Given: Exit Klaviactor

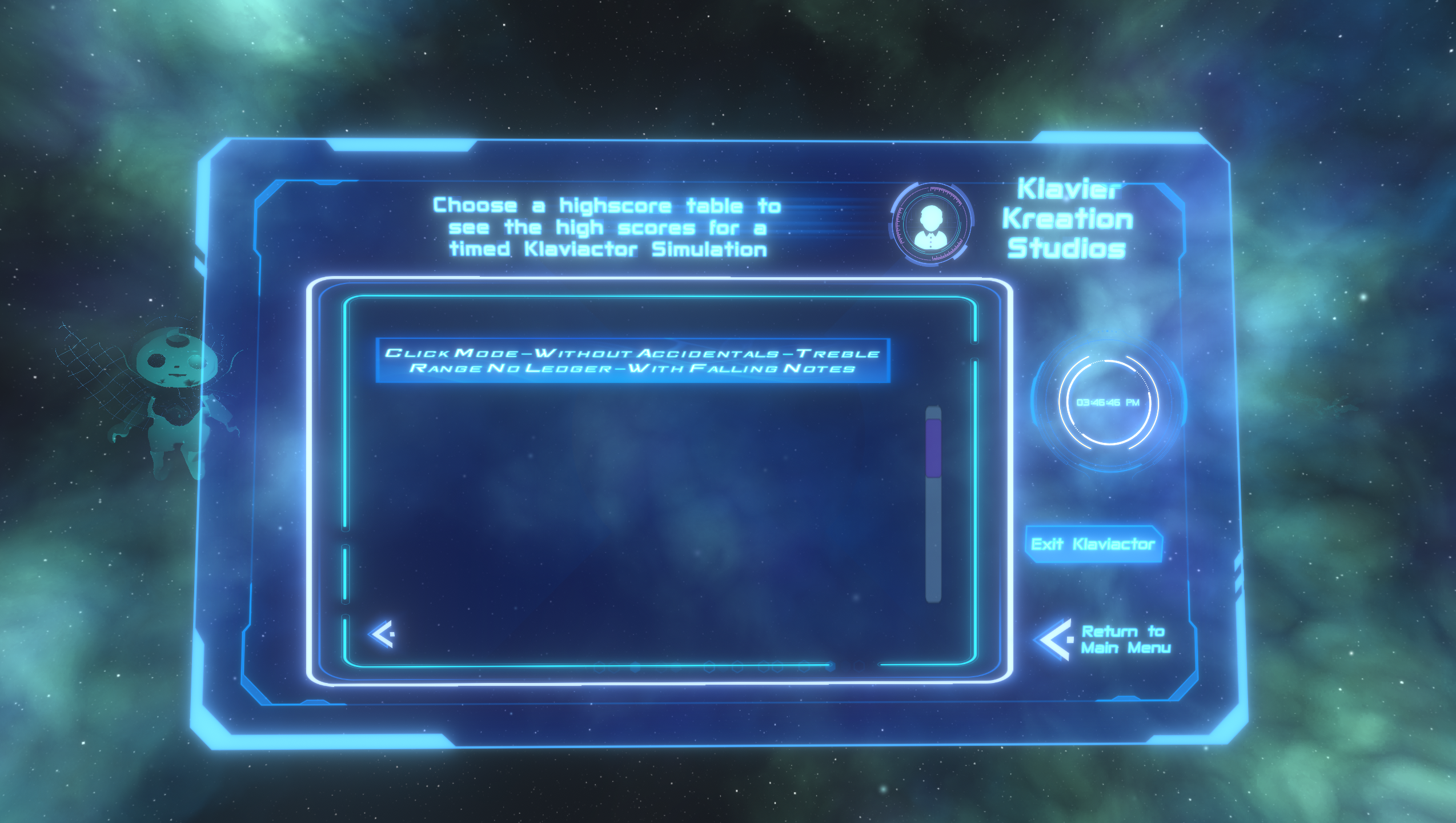Looking at the screenshot, I should coord(1093,544).
